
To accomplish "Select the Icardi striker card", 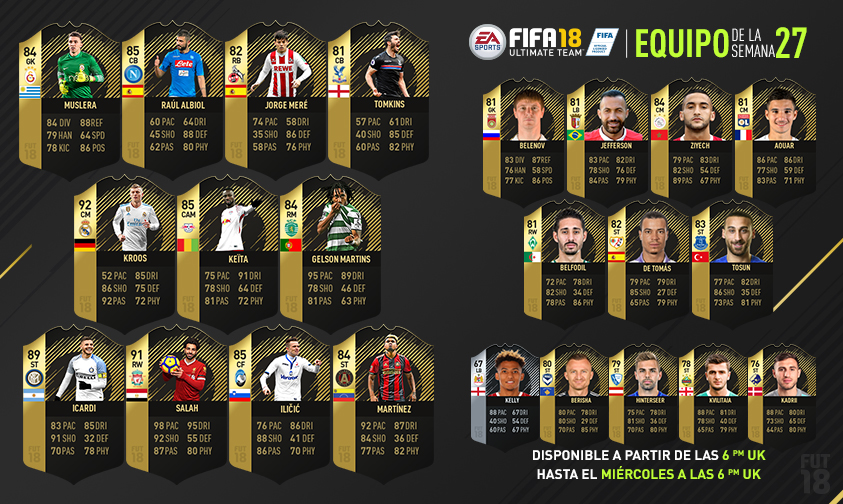I will click(x=67, y=400).
